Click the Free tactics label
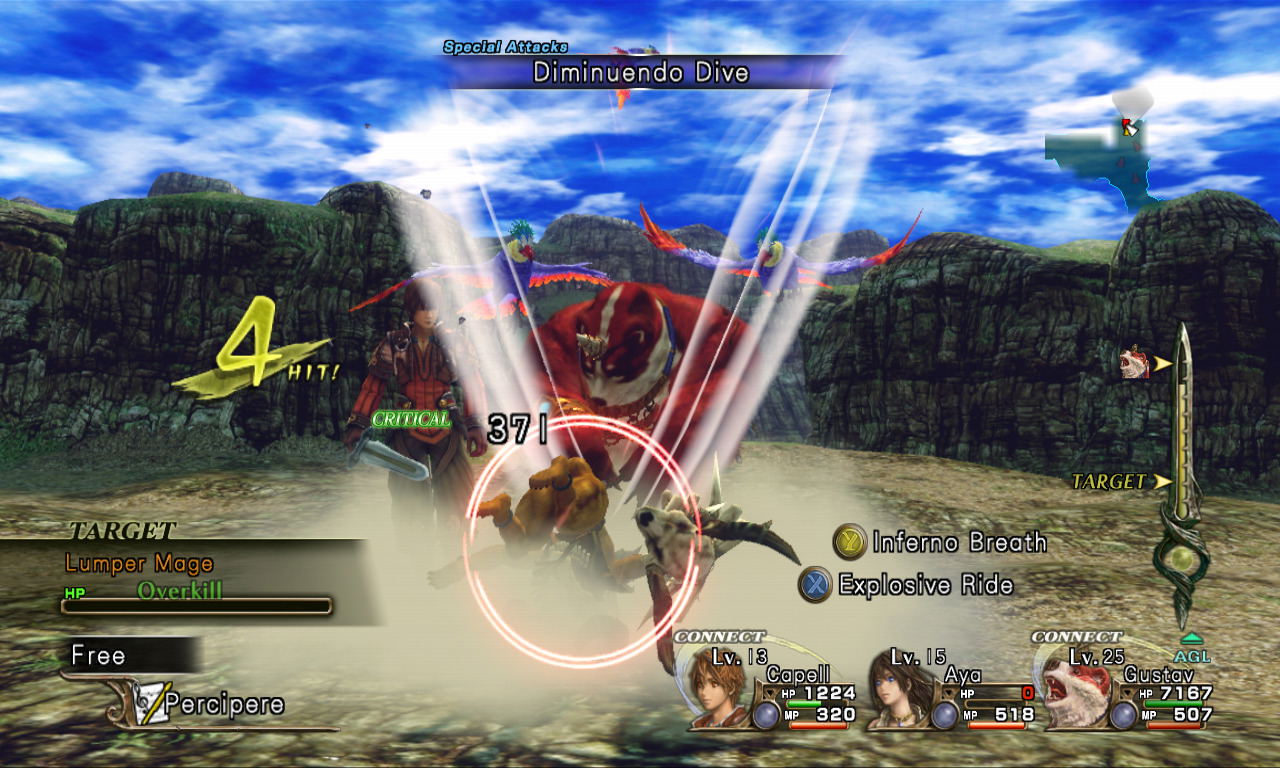 tap(99, 656)
